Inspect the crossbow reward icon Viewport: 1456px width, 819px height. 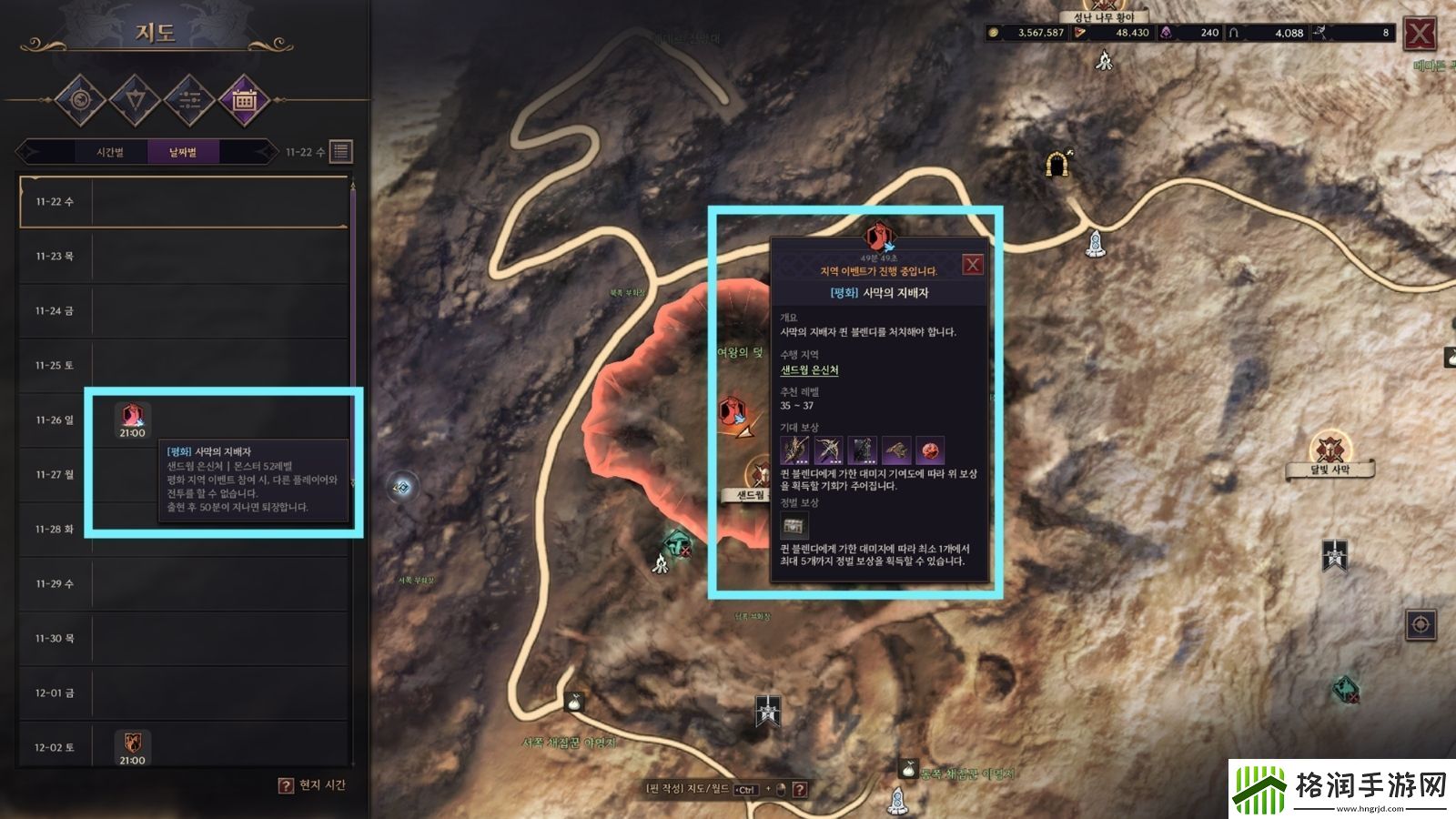[828, 450]
